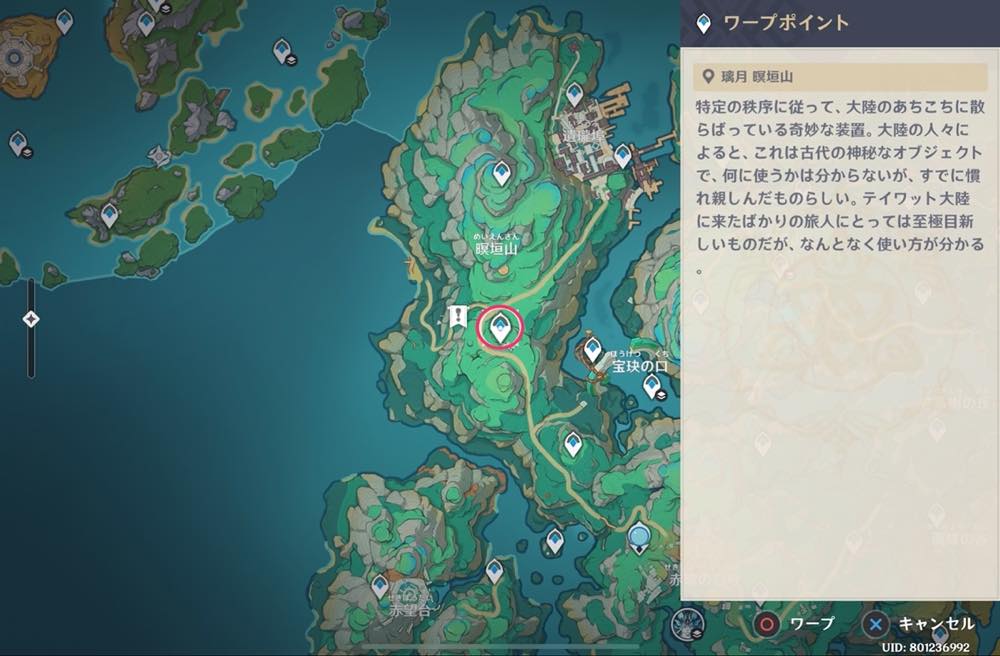This screenshot has height=656, width=1000.
Task: Select the light-blue Statue of the Seven marker
Action: click(x=639, y=538)
